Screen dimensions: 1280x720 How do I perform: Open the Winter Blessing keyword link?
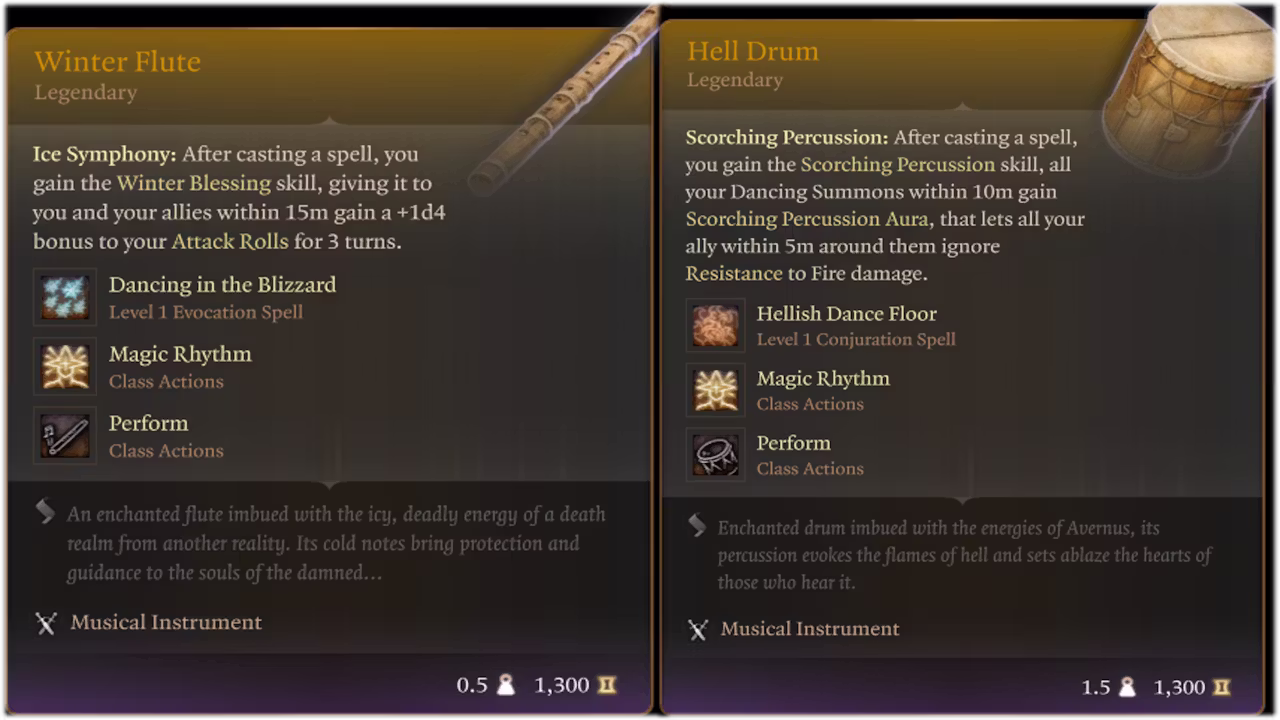pos(194,183)
